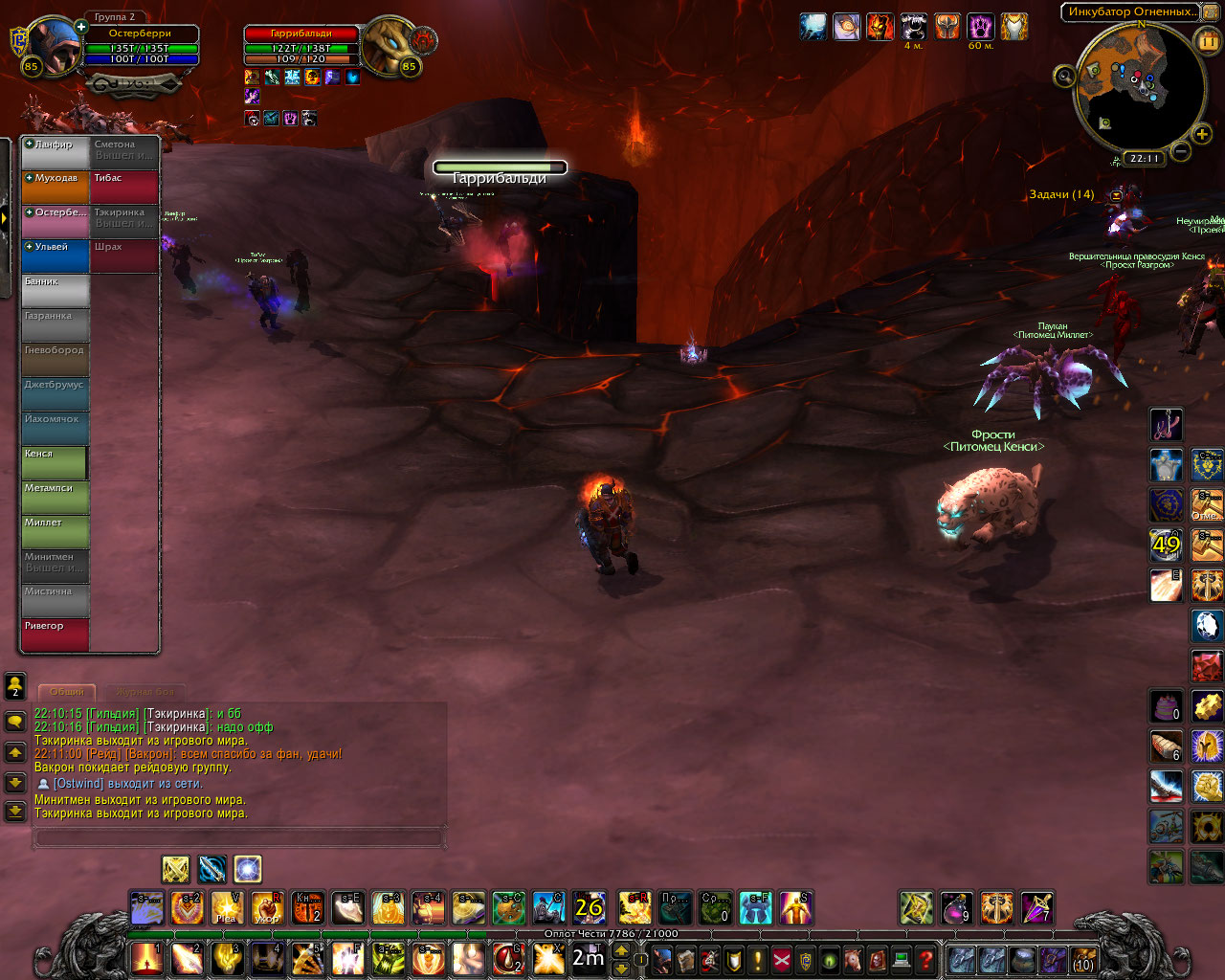Target Муходав in the raid frame

coord(55,187)
